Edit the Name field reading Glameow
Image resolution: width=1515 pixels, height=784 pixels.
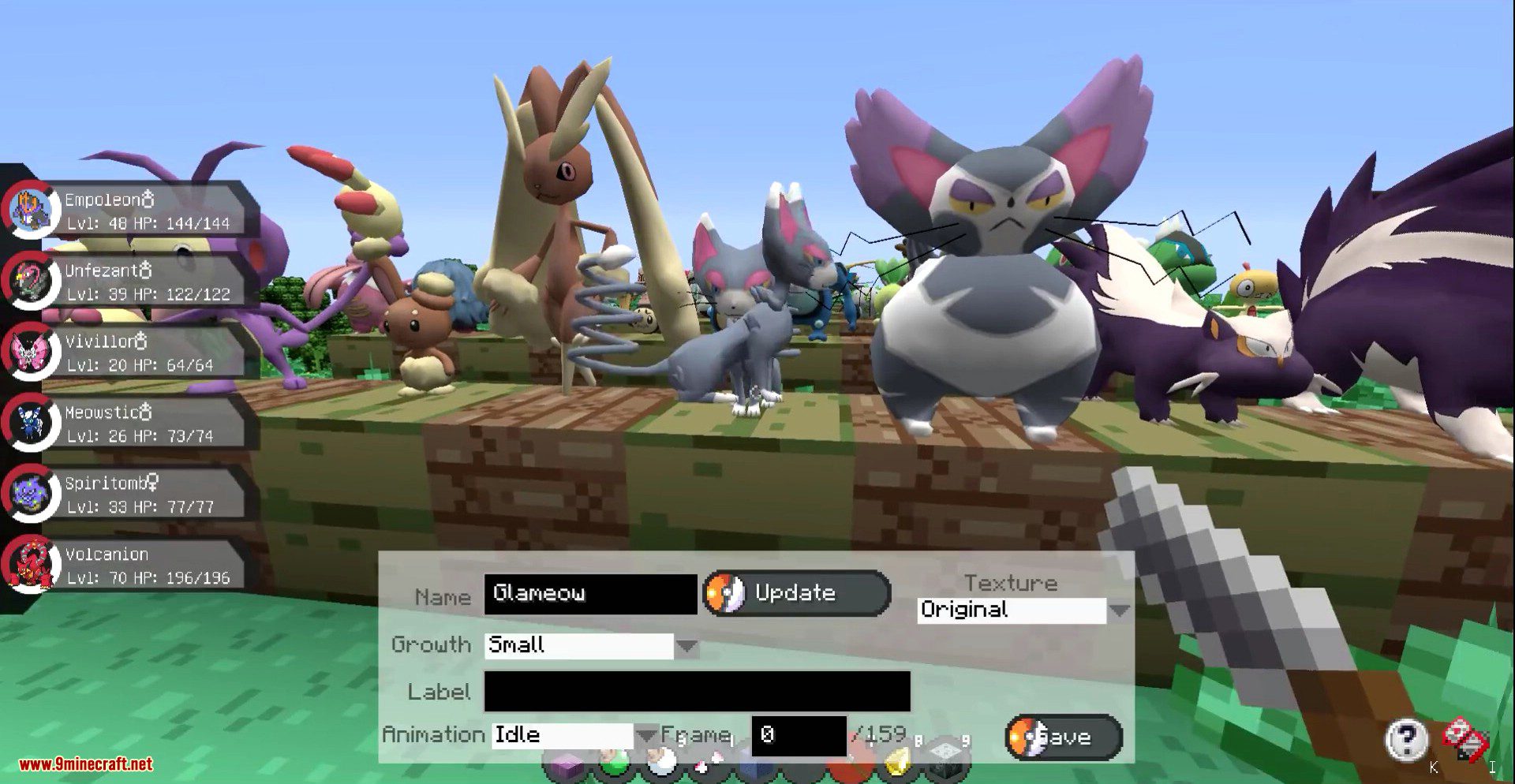pos(590,593)
